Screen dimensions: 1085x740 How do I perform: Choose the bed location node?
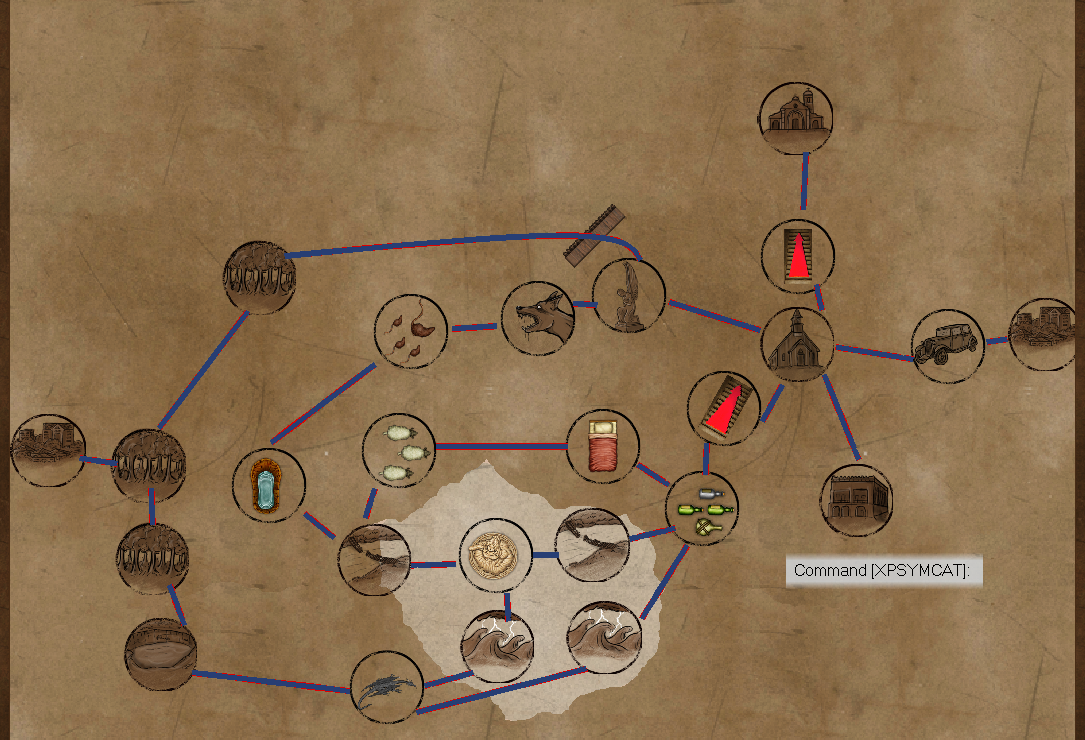point(602,446)
